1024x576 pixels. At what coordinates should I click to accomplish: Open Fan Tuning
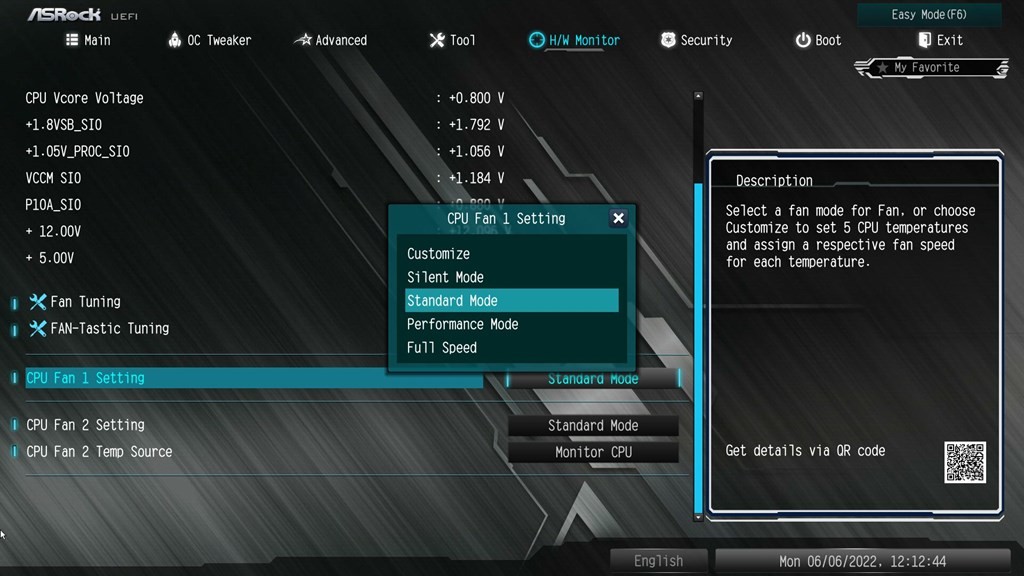[85, 302]
